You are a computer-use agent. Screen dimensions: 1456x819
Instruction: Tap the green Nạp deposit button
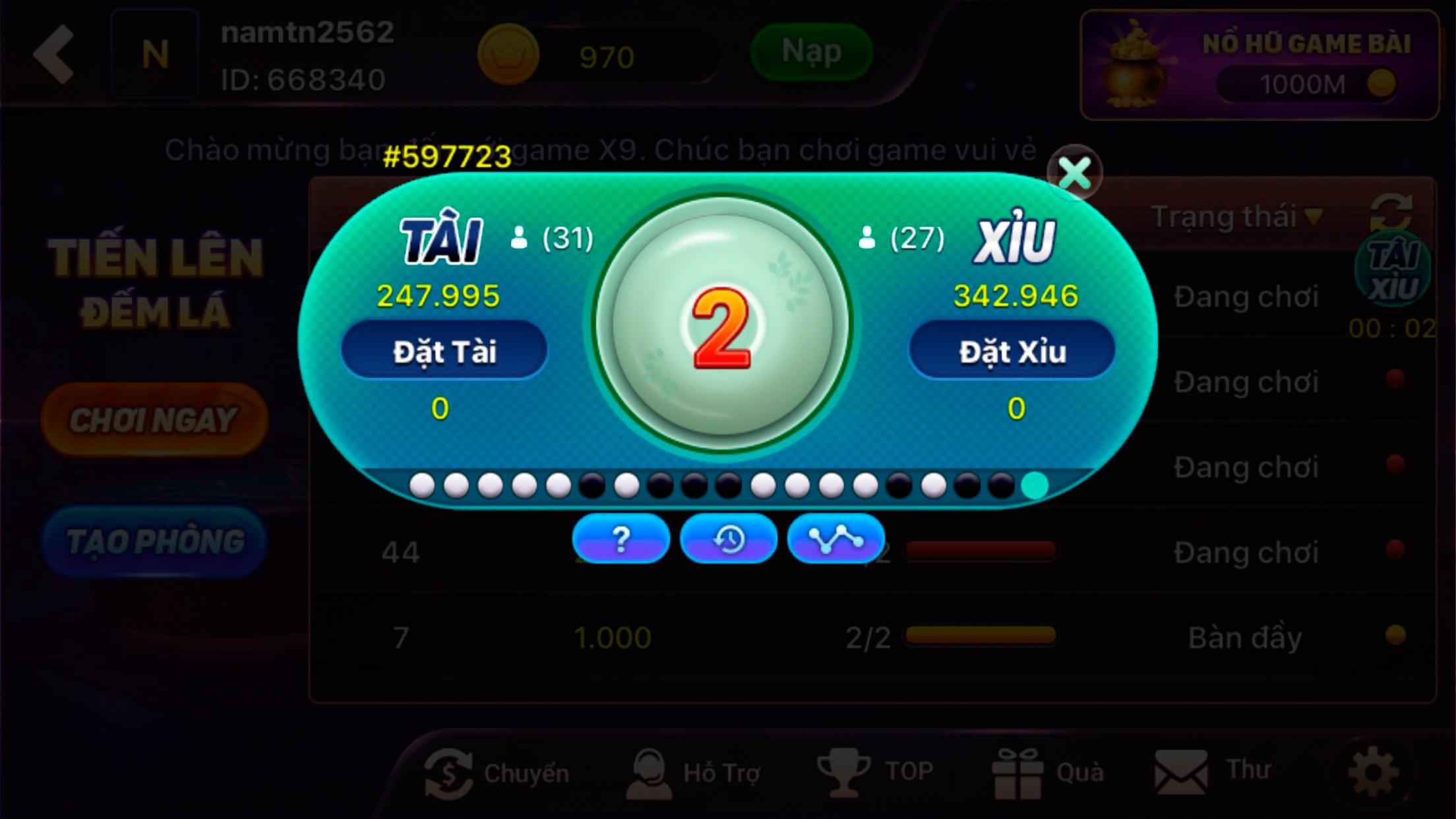coord(811,52)
